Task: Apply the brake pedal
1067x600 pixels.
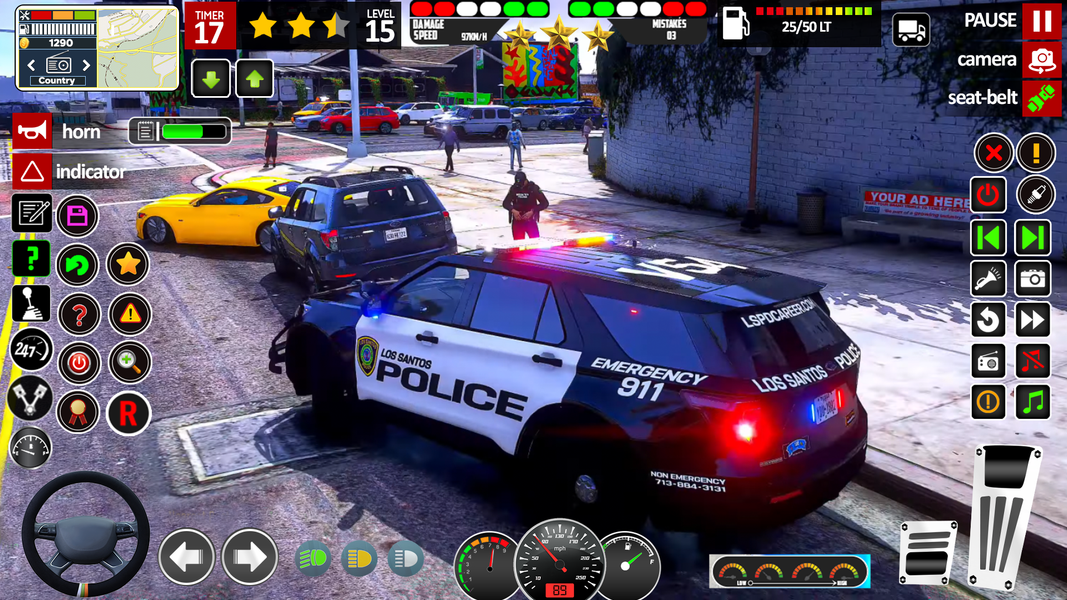Action: tap(927, 552)
